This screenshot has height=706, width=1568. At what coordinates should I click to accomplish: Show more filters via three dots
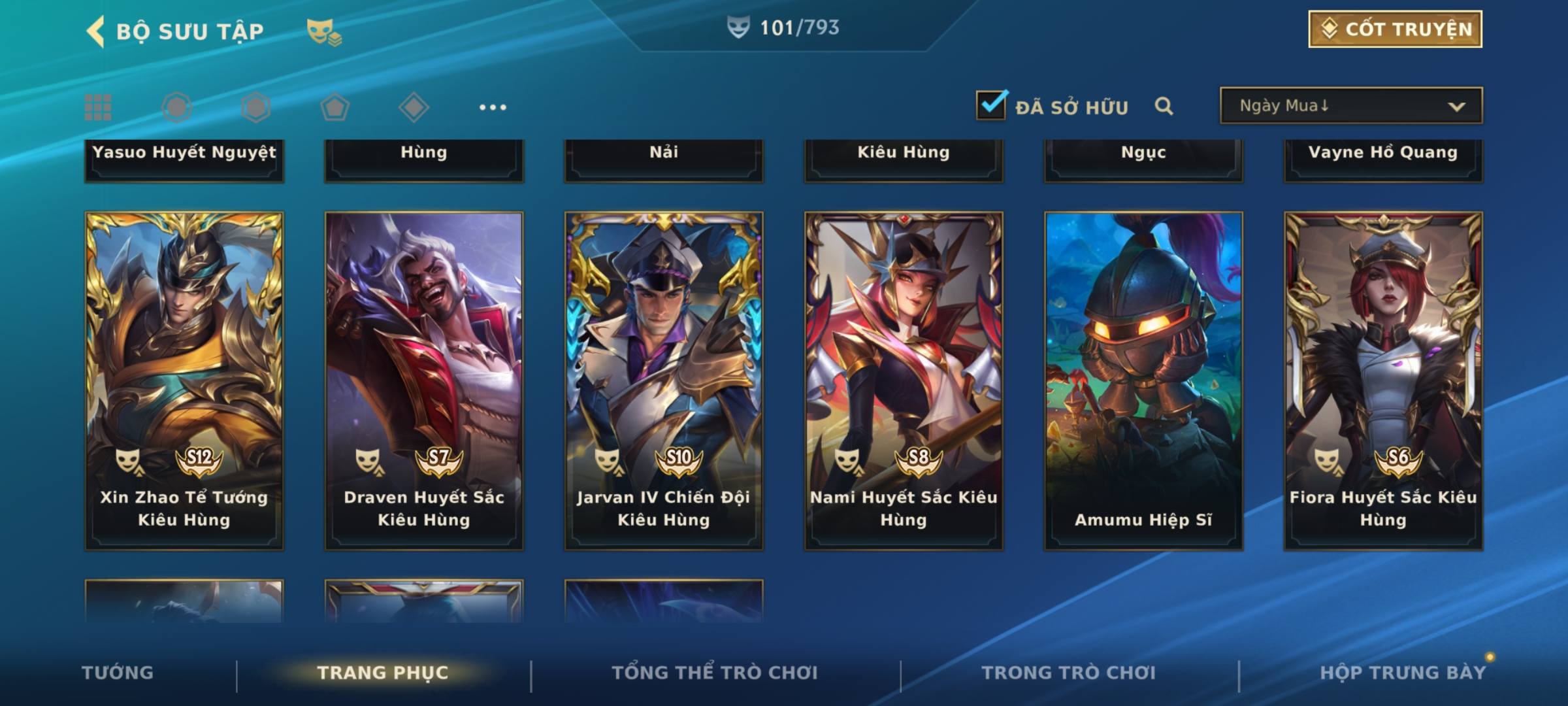(493, 107)
